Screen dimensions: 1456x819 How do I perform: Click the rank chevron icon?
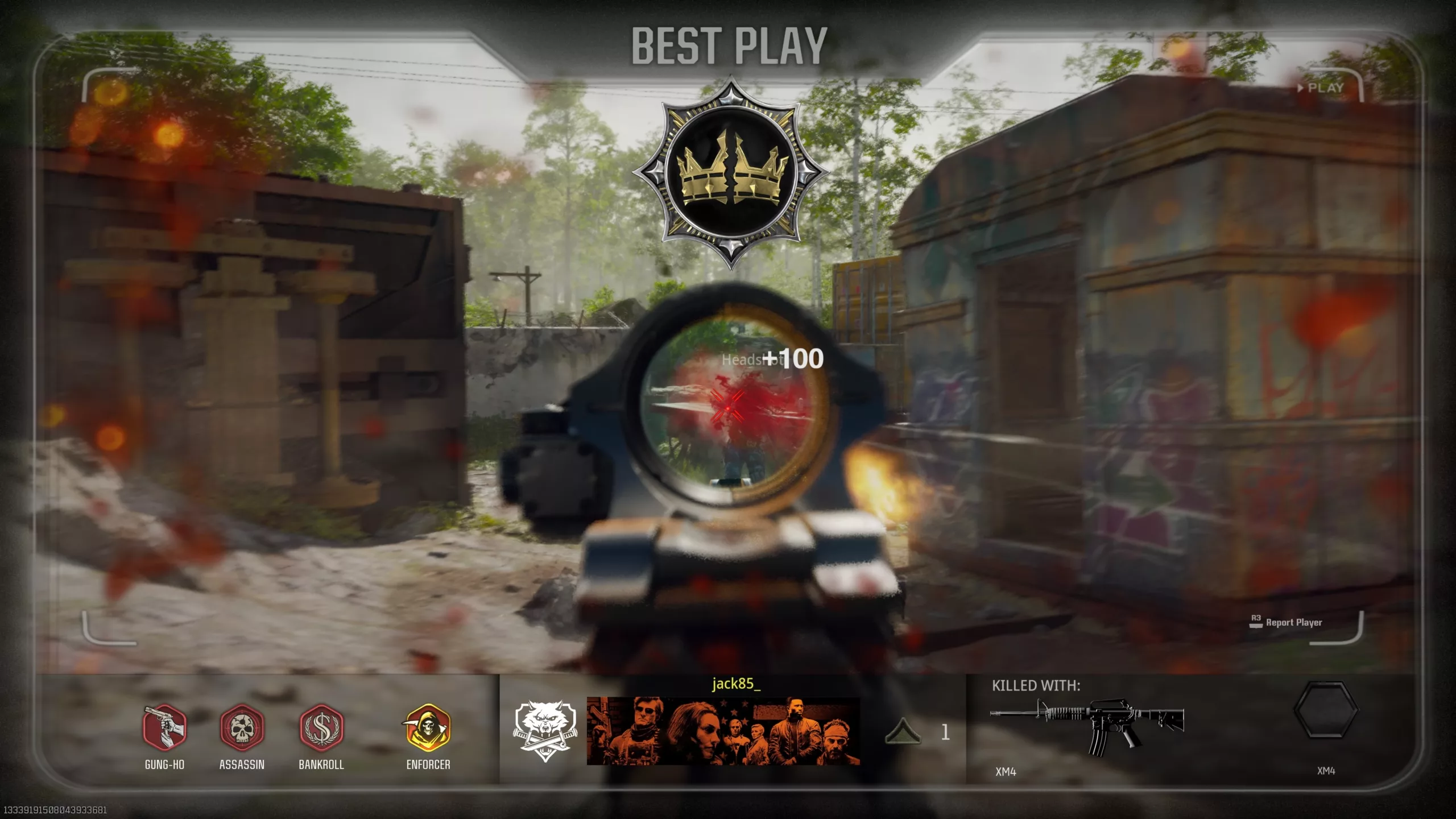coord(903,731)
